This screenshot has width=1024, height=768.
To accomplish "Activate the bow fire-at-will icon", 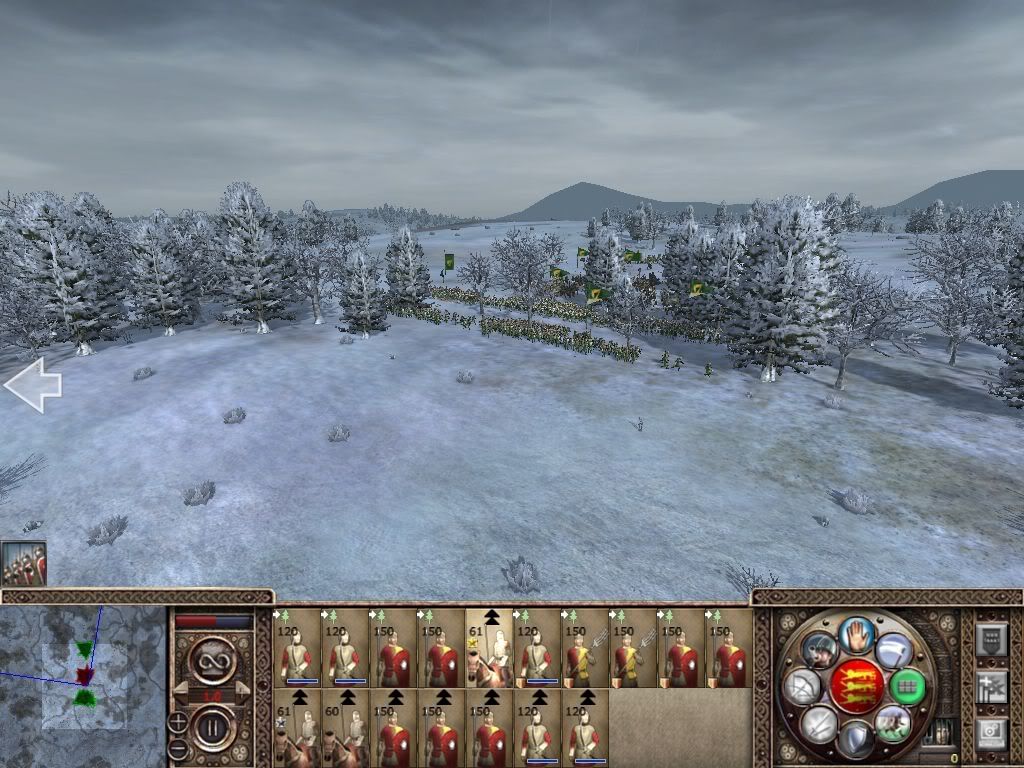I will pyautogui.click(x=801, y=687).
